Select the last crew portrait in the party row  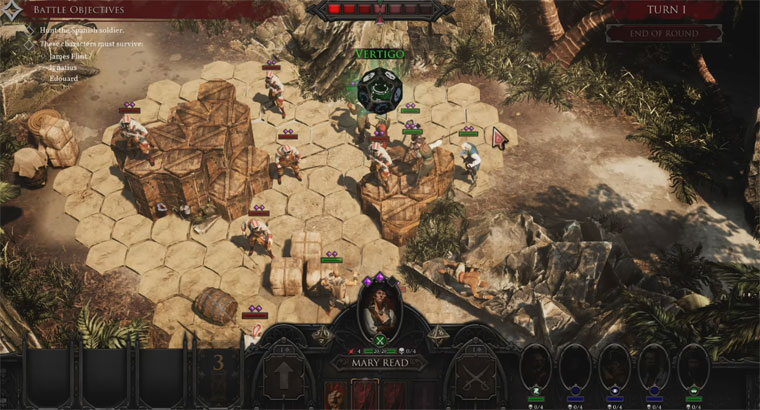tap(693, 367)
